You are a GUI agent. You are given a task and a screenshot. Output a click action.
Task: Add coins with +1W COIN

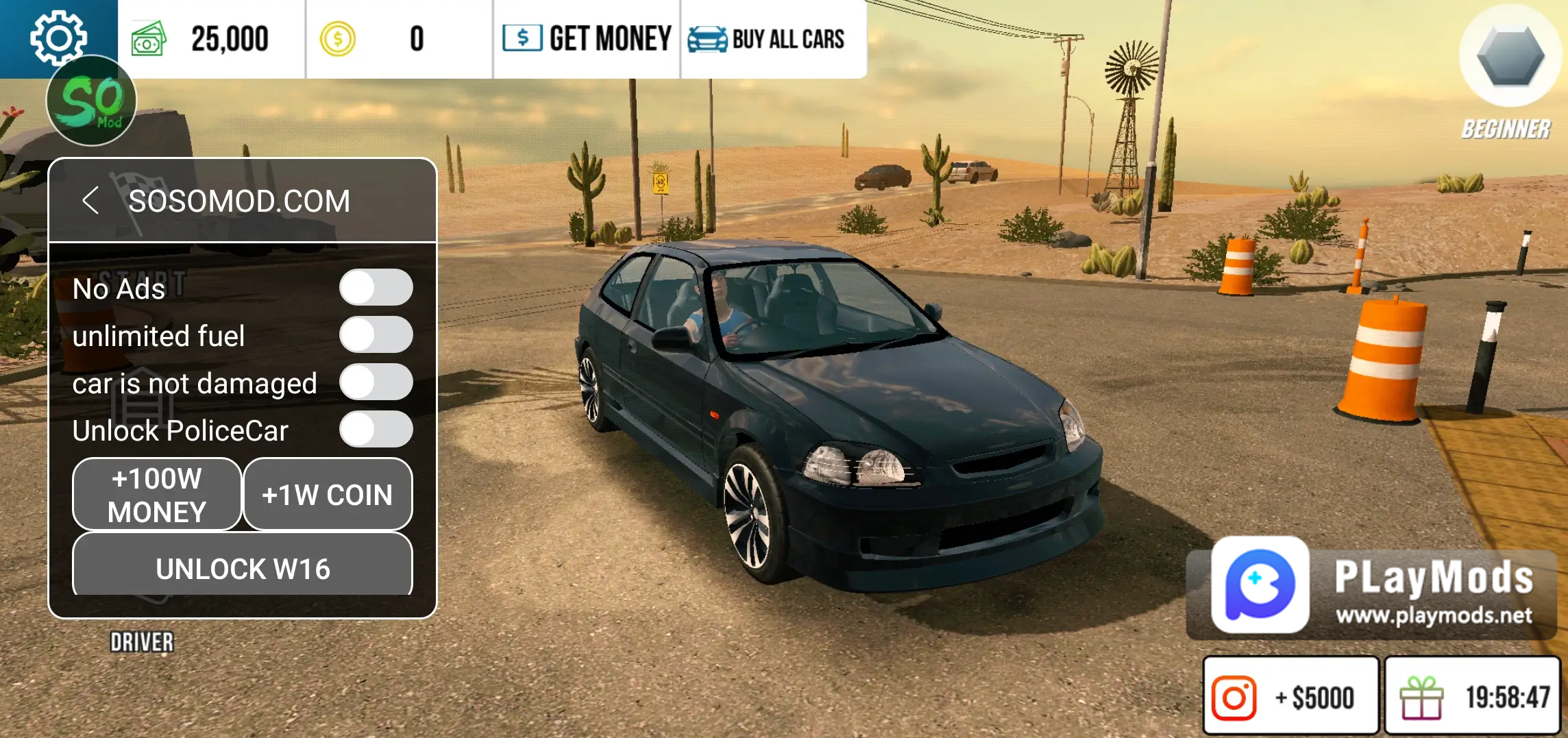[328, 495]
